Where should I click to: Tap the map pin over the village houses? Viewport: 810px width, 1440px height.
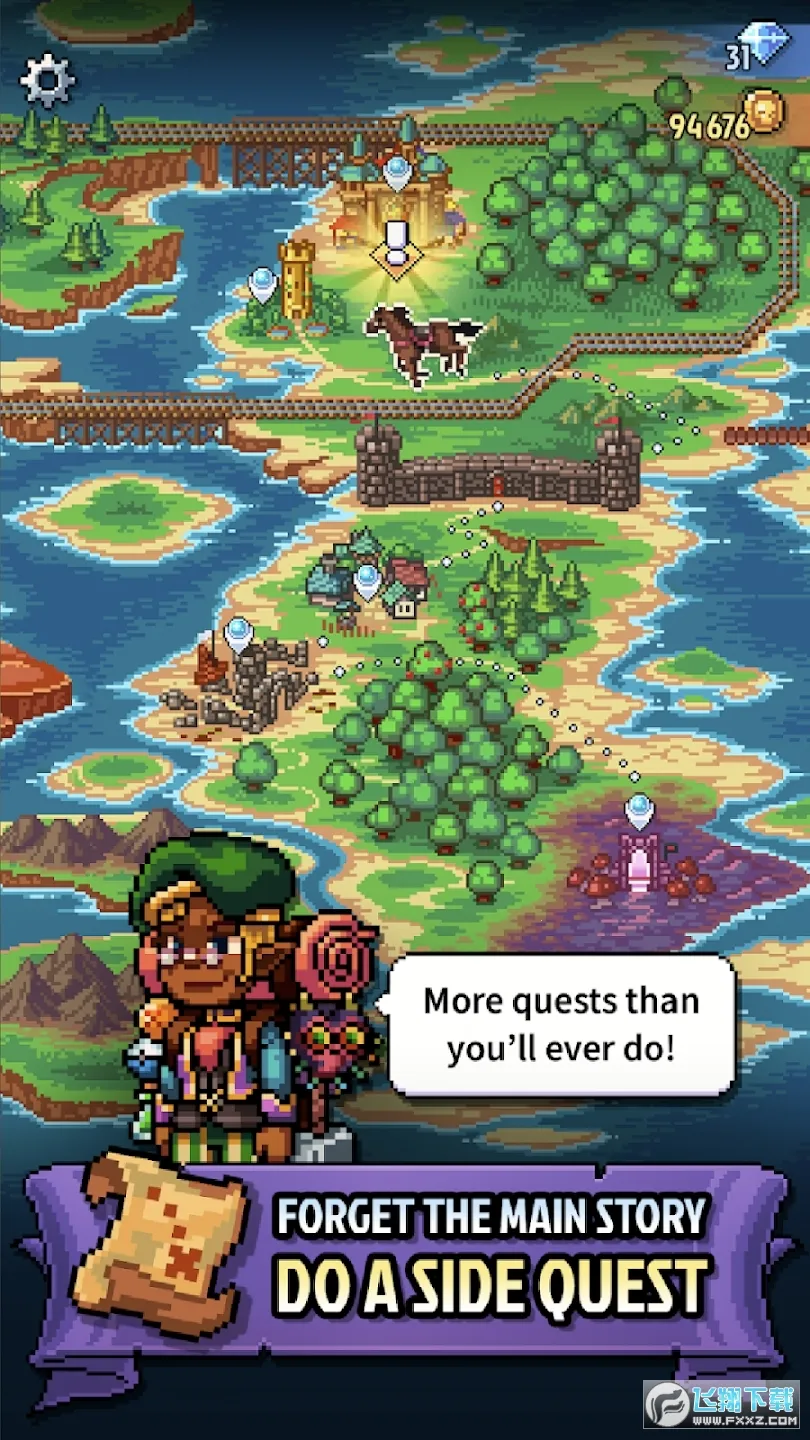368,579
